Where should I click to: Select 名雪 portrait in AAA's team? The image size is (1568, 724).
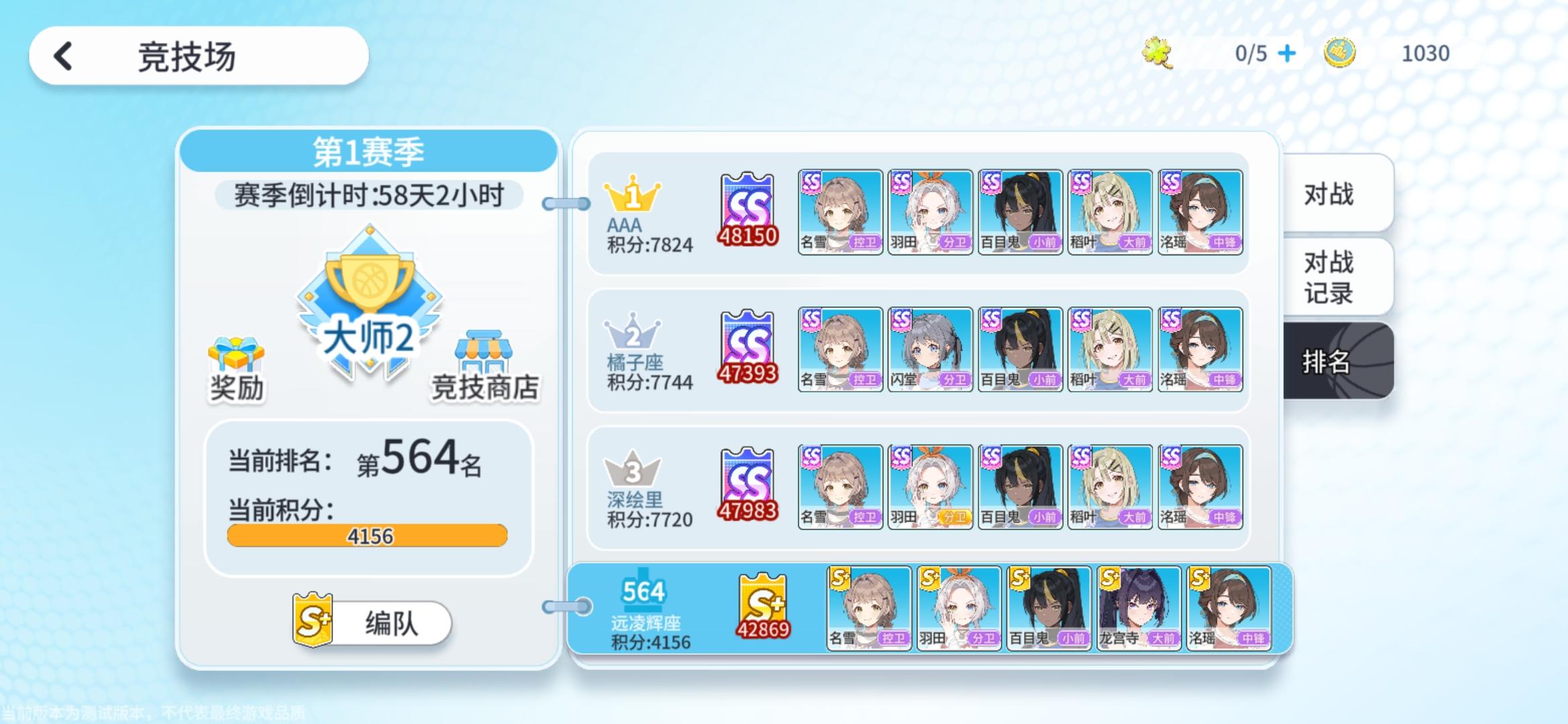(x=840, y=211)
